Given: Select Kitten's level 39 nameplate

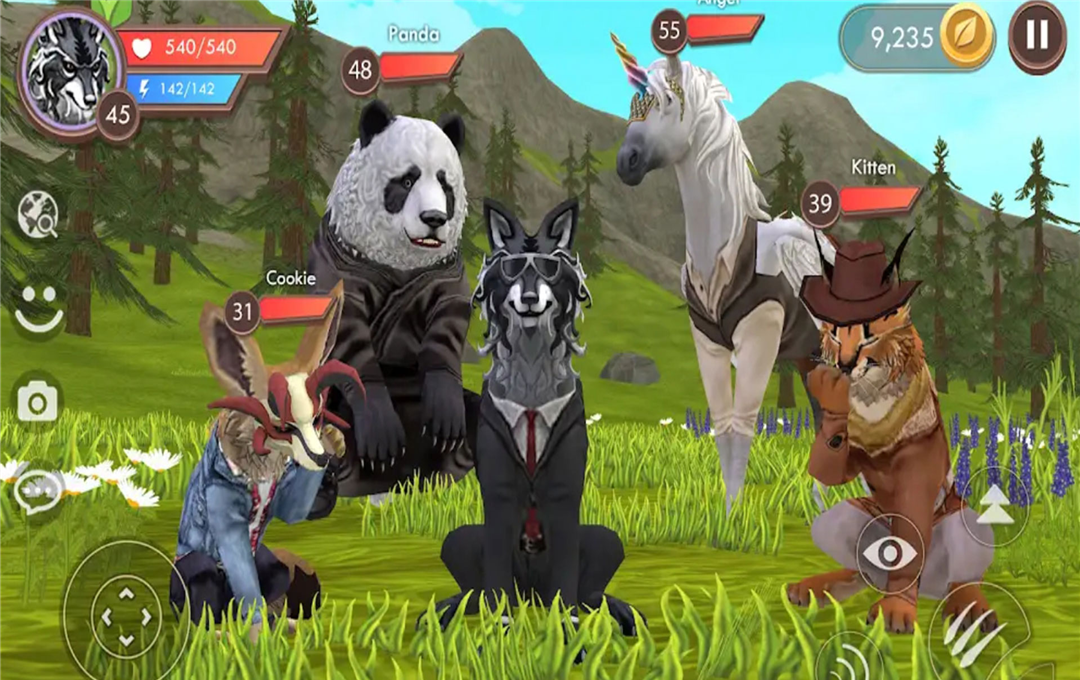Looking at the screenshot, I should [860, 202].
